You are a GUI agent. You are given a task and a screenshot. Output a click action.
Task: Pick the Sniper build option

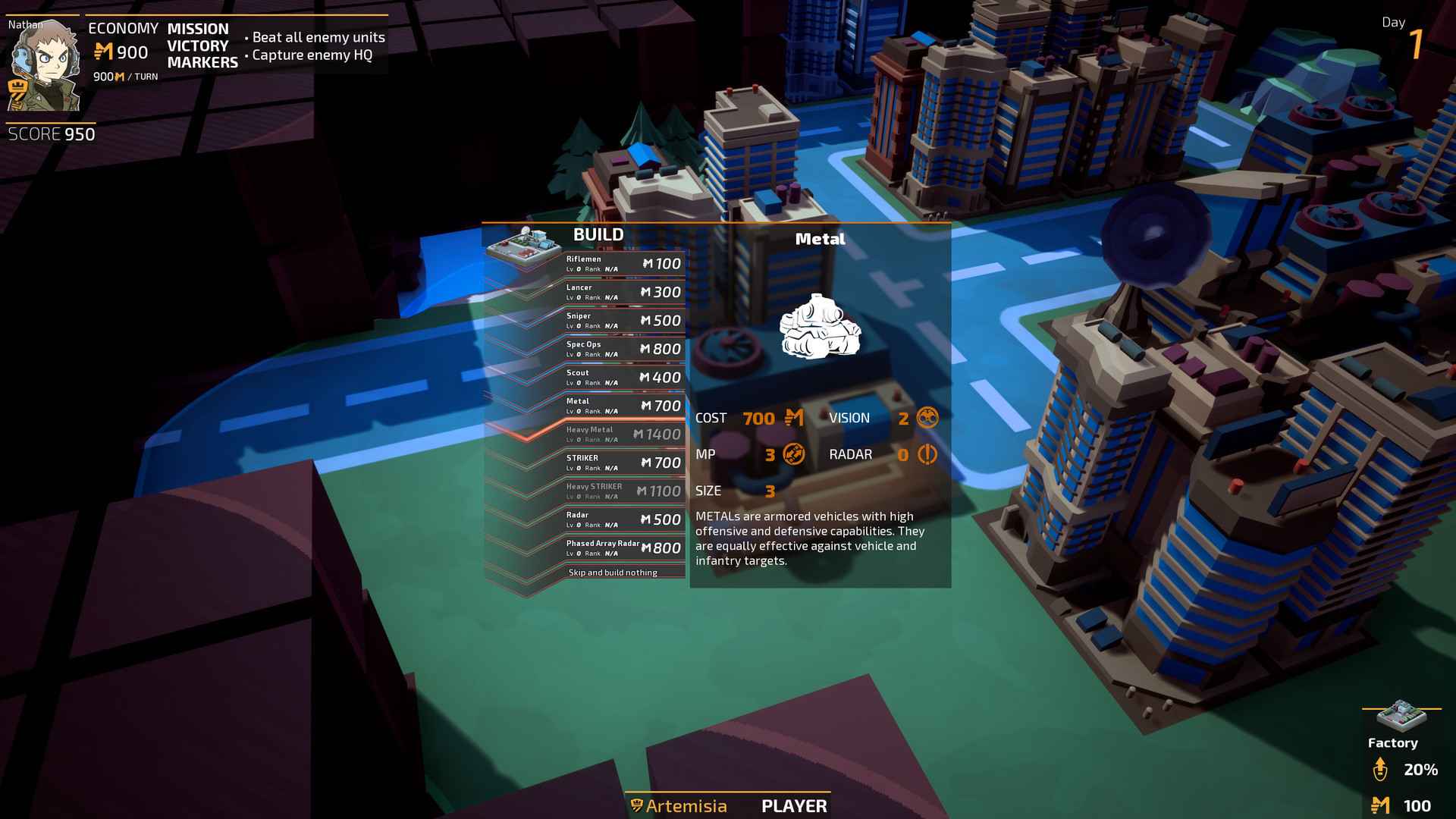click(x=623, y=321)
